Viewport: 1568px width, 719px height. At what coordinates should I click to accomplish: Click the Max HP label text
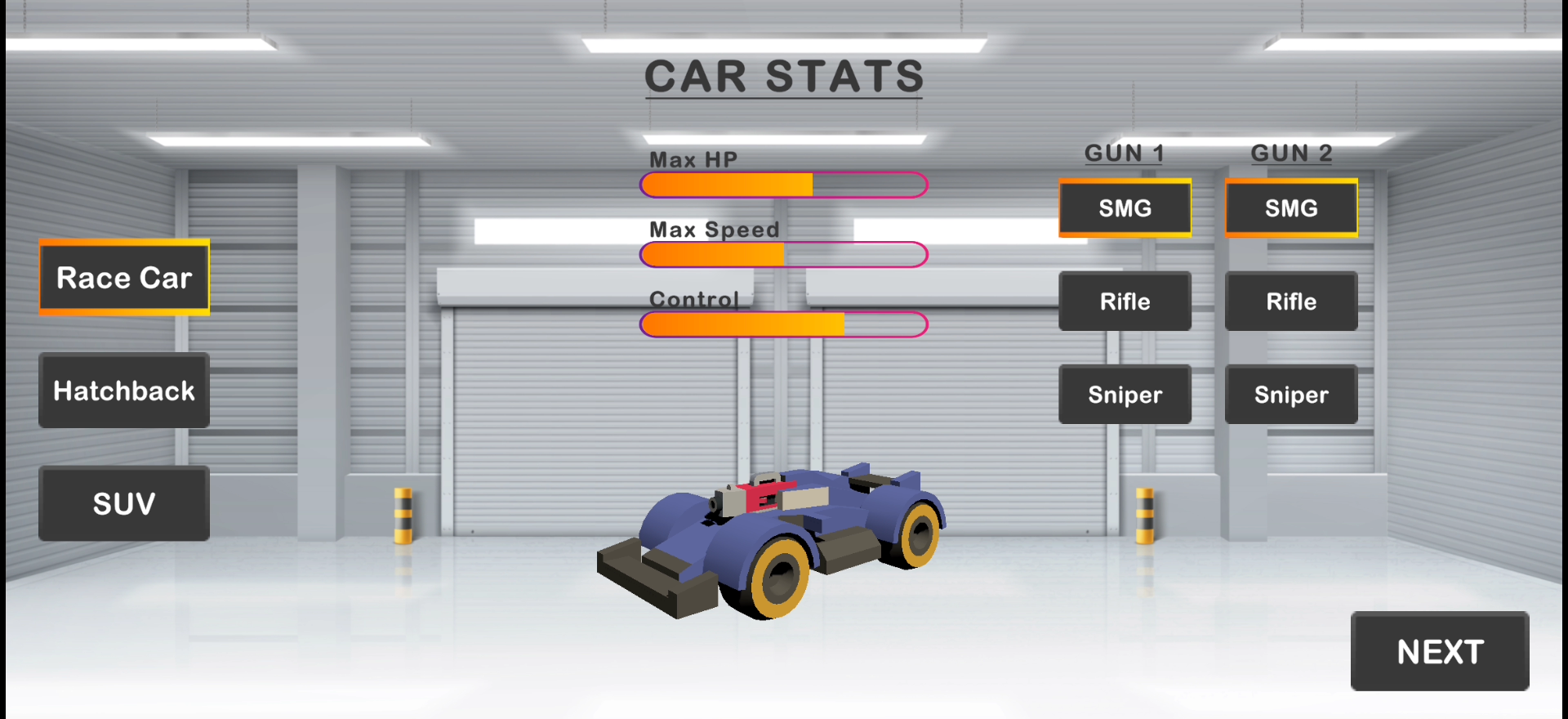pyautogui.click(x=693, y=159)
